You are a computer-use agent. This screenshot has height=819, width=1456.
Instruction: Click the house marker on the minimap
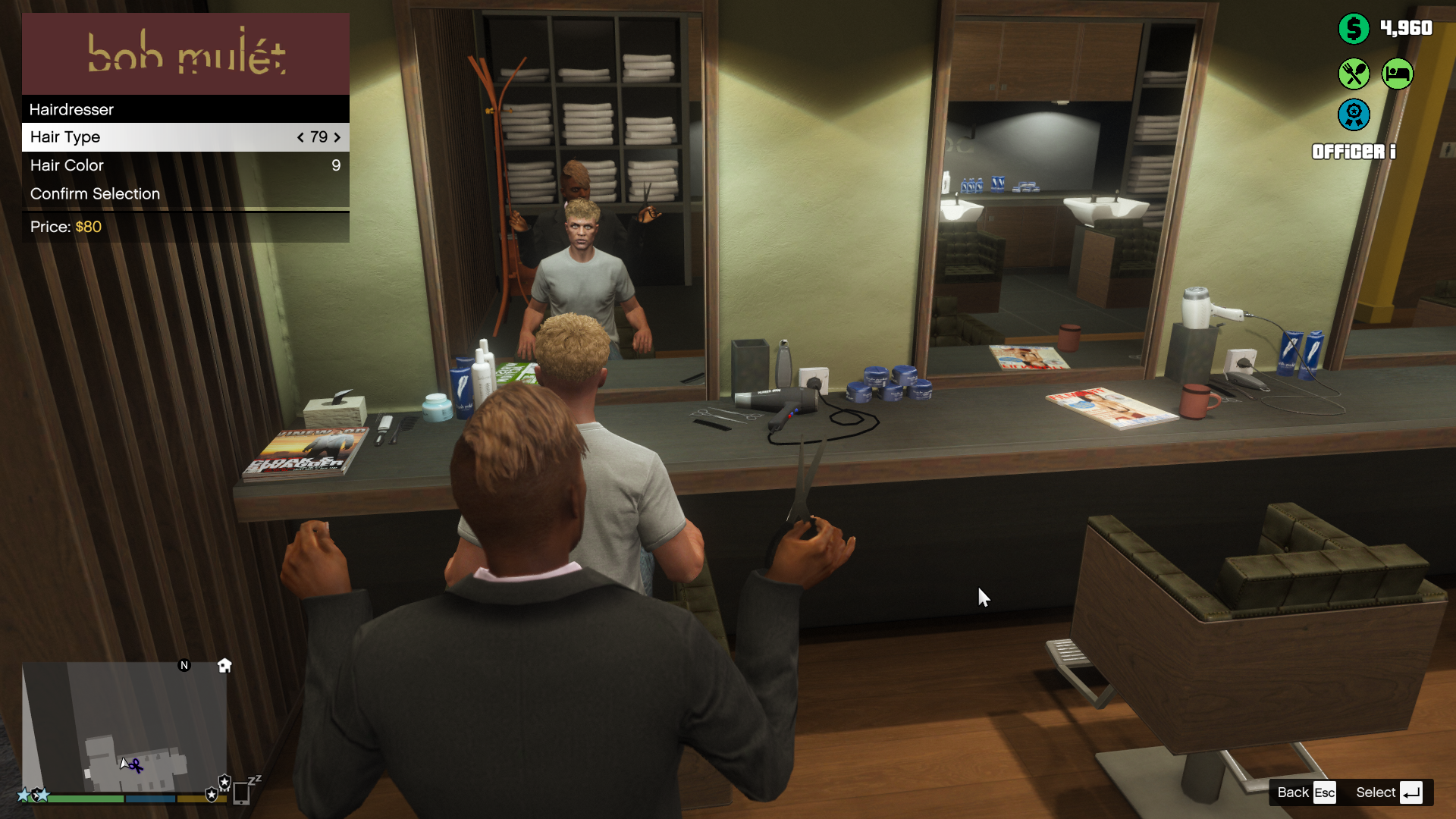224,666
